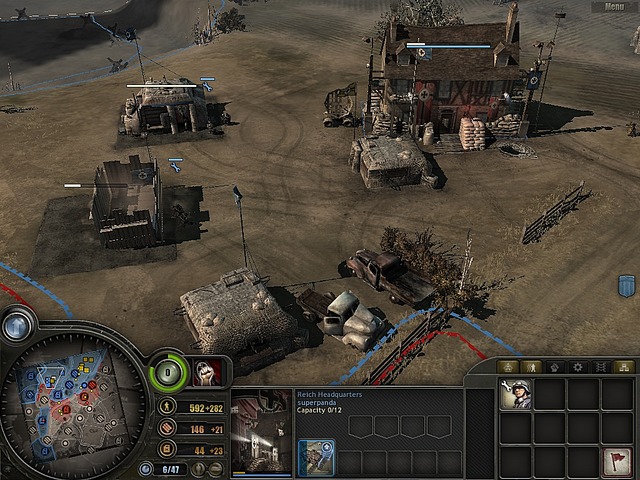Select the Reich Headquarters building portrait
Screen dimensions: 640x480
point(262,432)
